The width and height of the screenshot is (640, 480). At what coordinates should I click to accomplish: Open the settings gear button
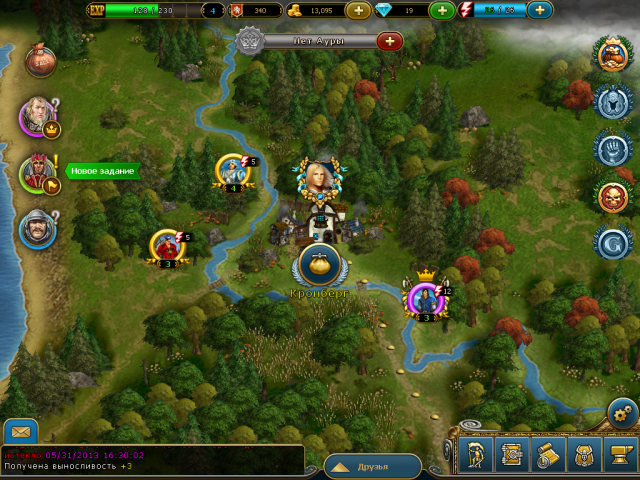pyautogui.click(x=622, y=413)
